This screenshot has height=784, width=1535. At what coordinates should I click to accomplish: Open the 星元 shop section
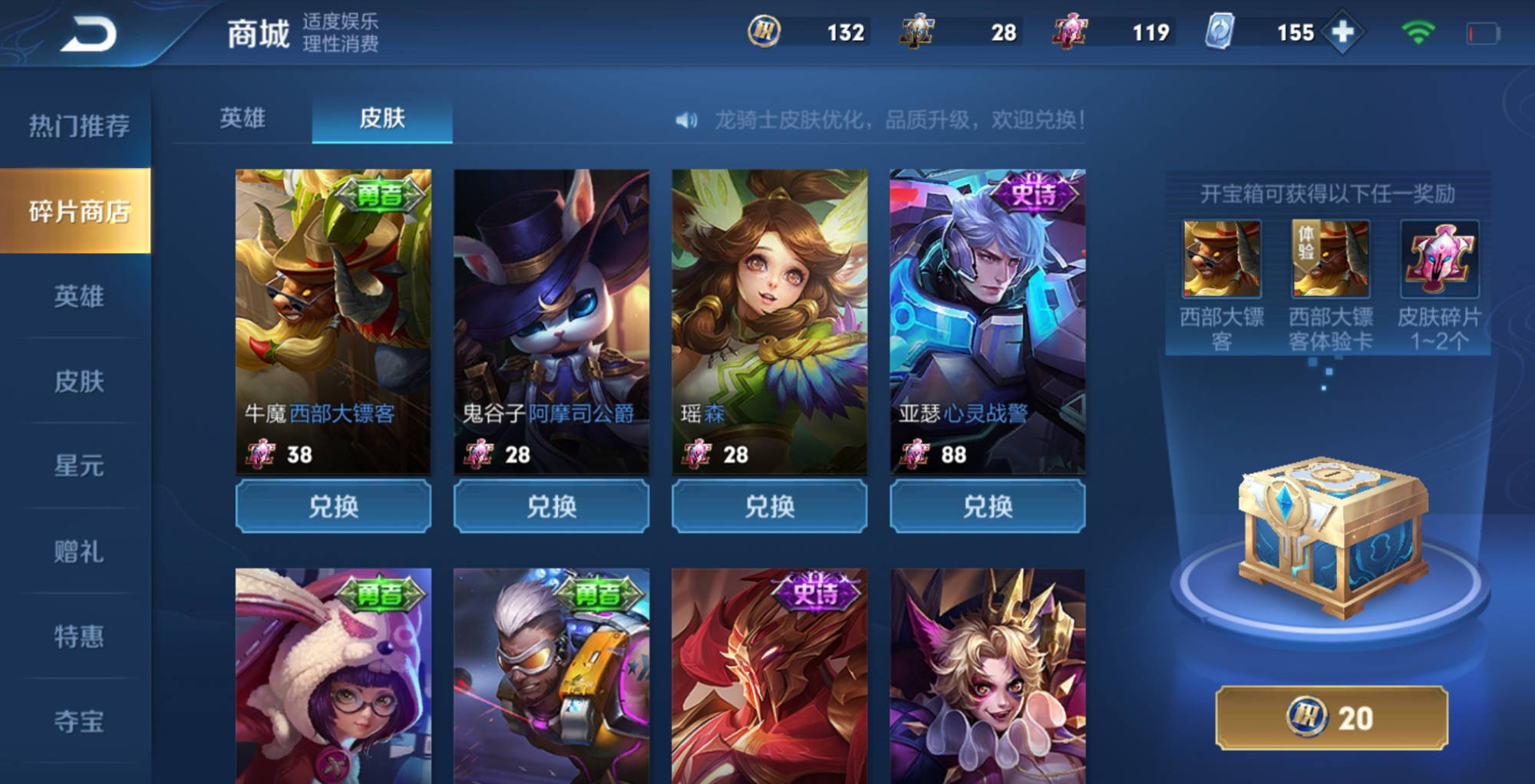pyautogui.click(x=78, y=466)
